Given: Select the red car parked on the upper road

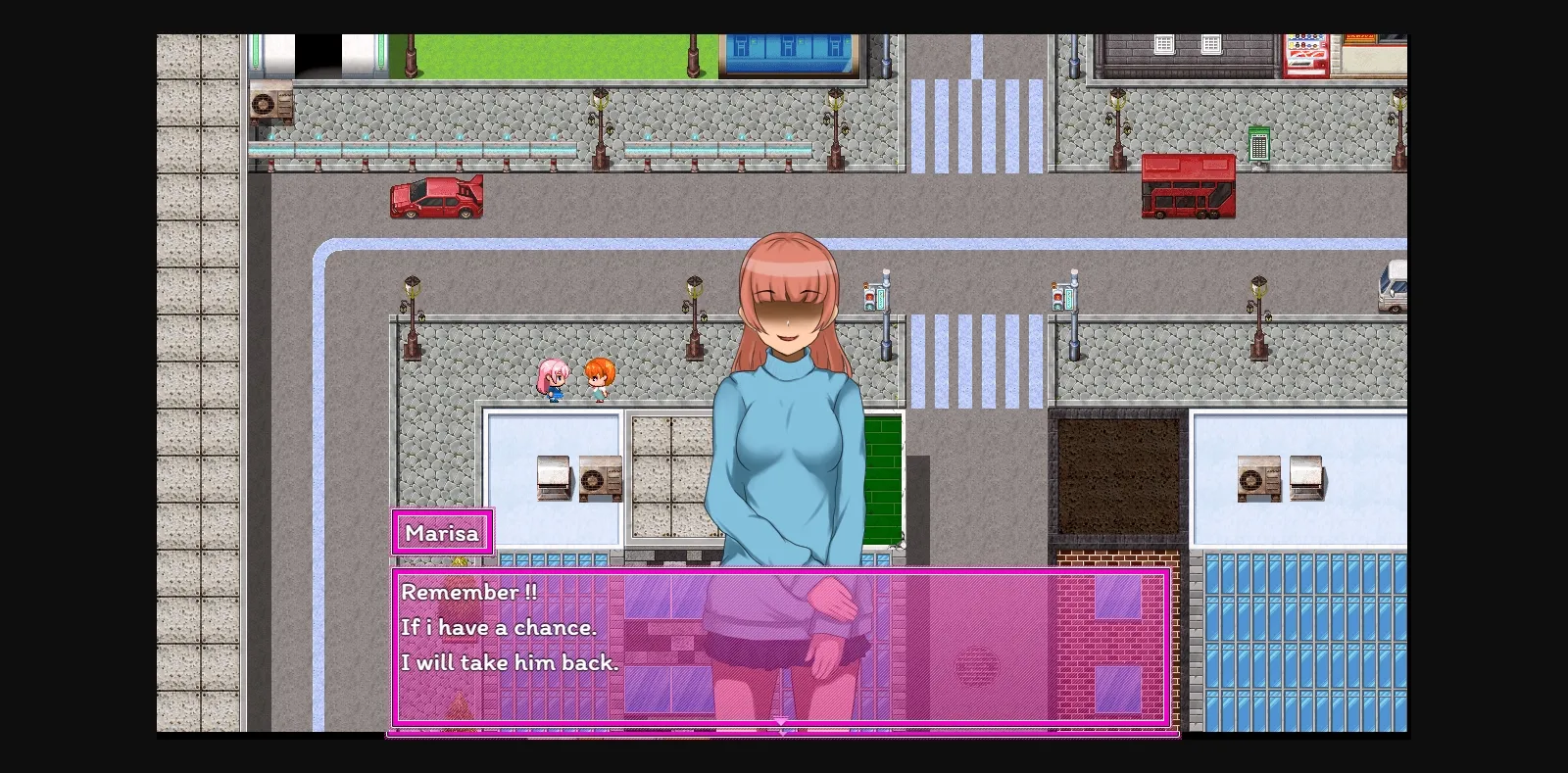Looking at the screenshot, I should [x=434, y=198].
